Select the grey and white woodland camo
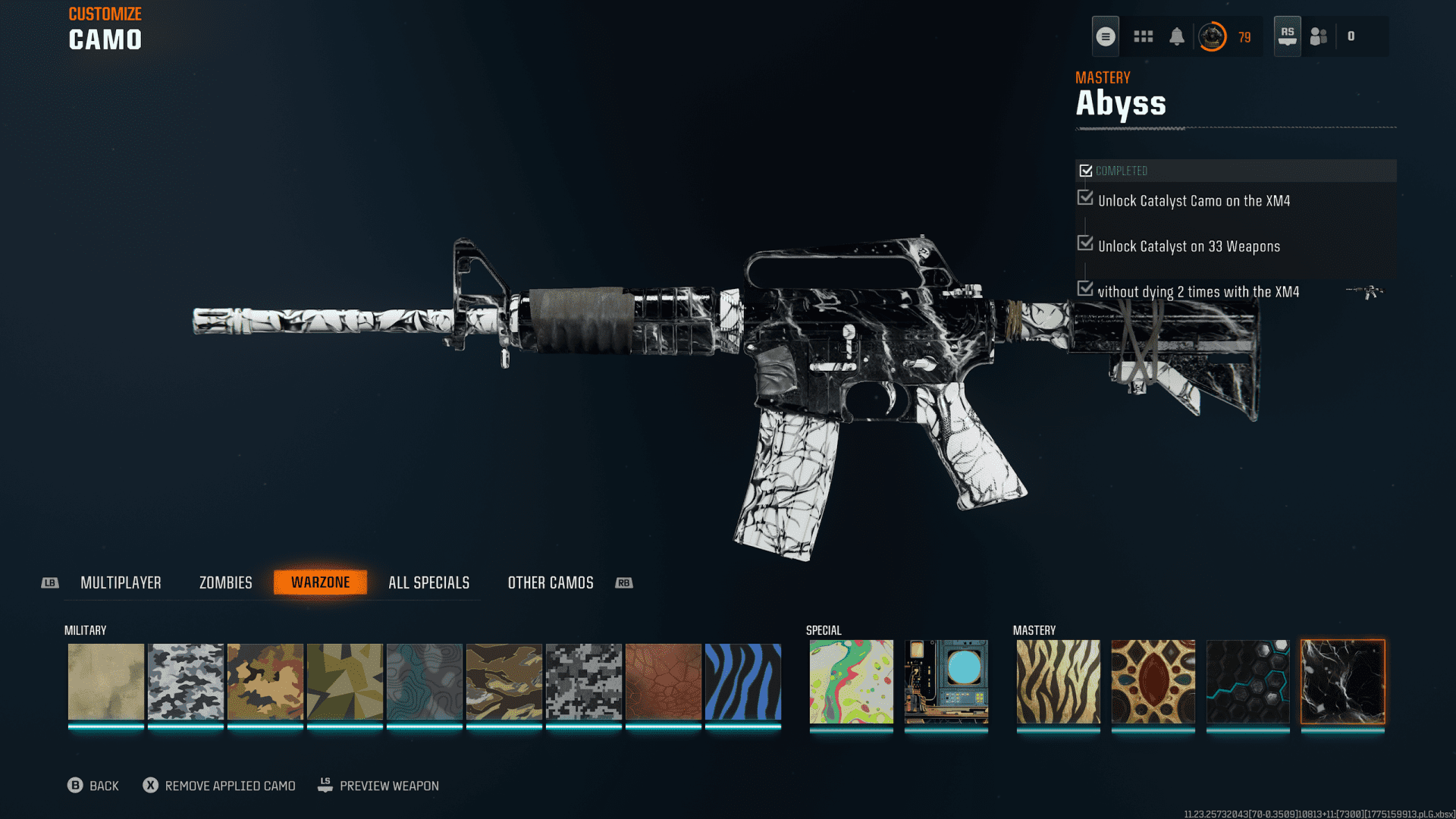This screenshot has height=819, width=1456. tap(186, 681)
